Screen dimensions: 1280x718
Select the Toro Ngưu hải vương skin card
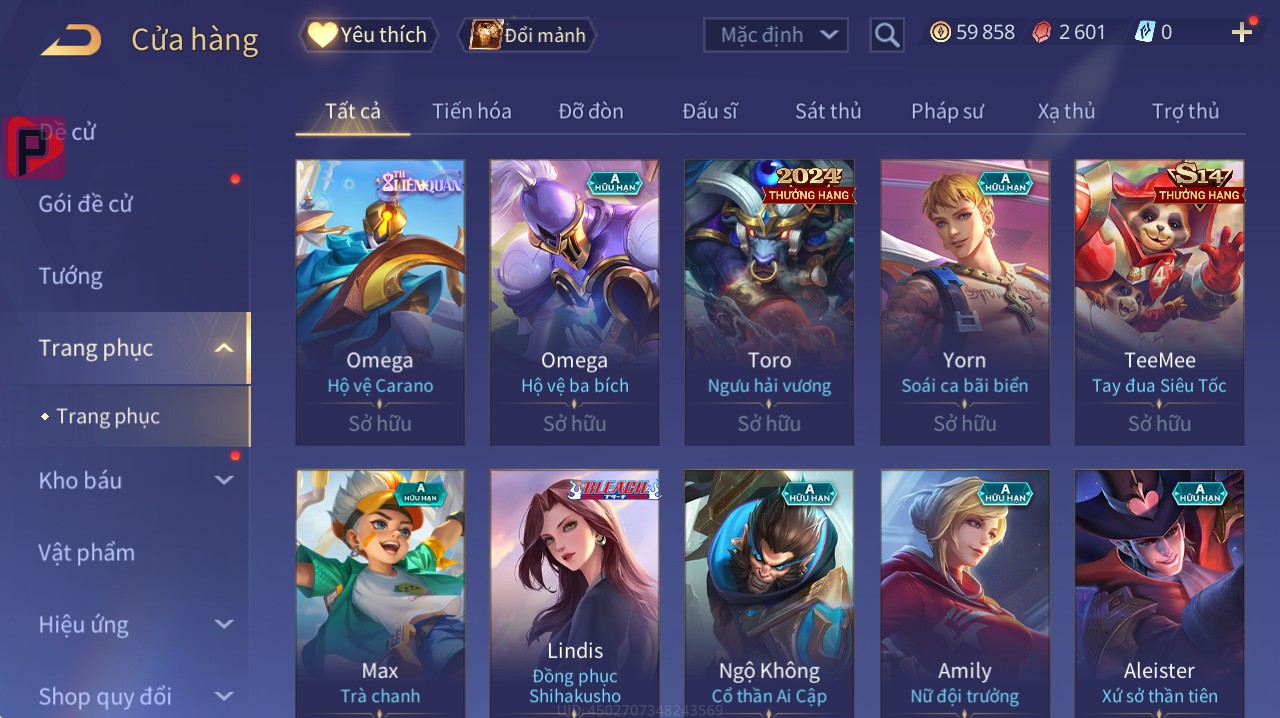tap(769, 301)
